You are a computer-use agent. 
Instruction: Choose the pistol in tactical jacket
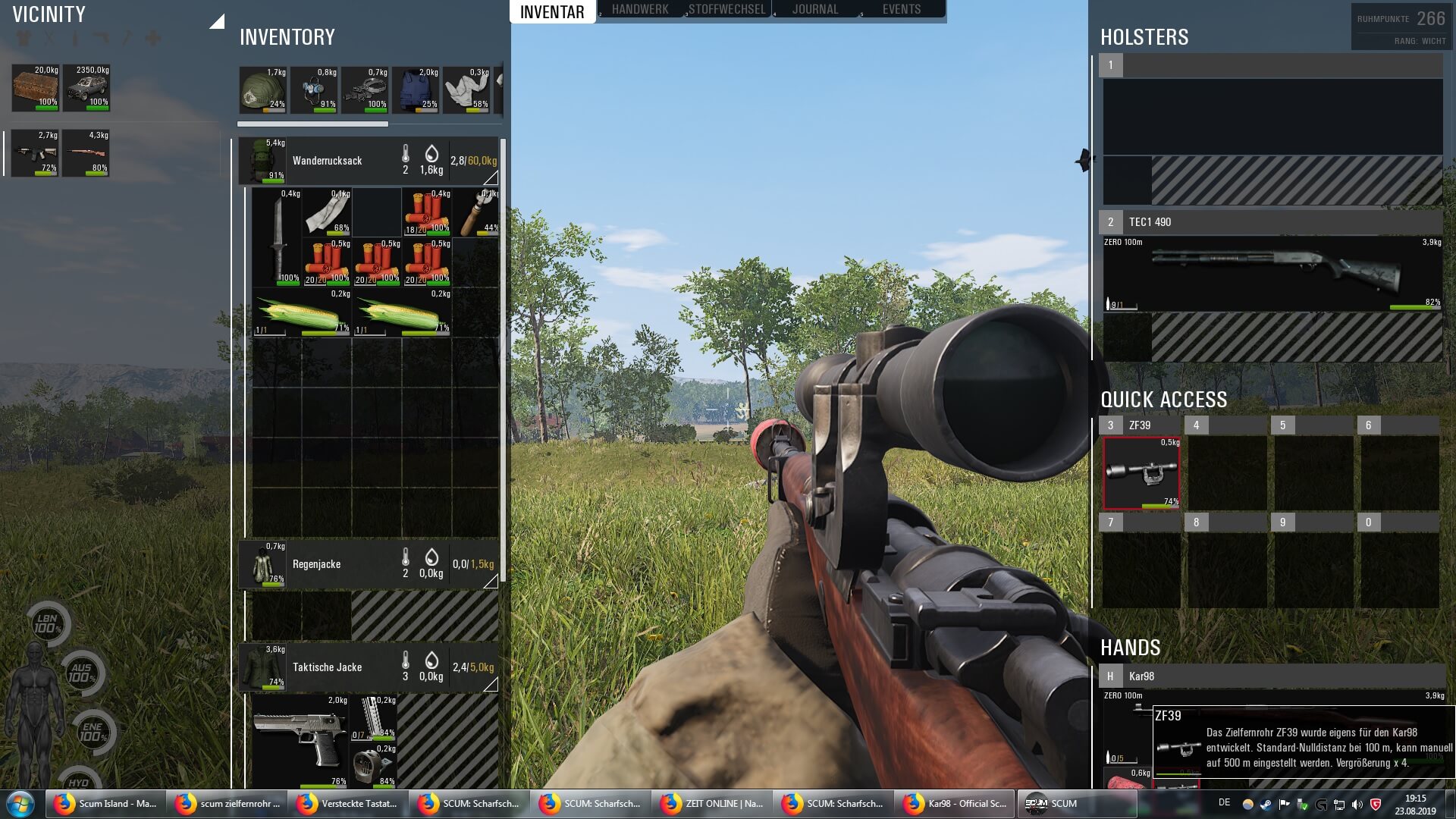pyautogui.click(x=300, y=740)
